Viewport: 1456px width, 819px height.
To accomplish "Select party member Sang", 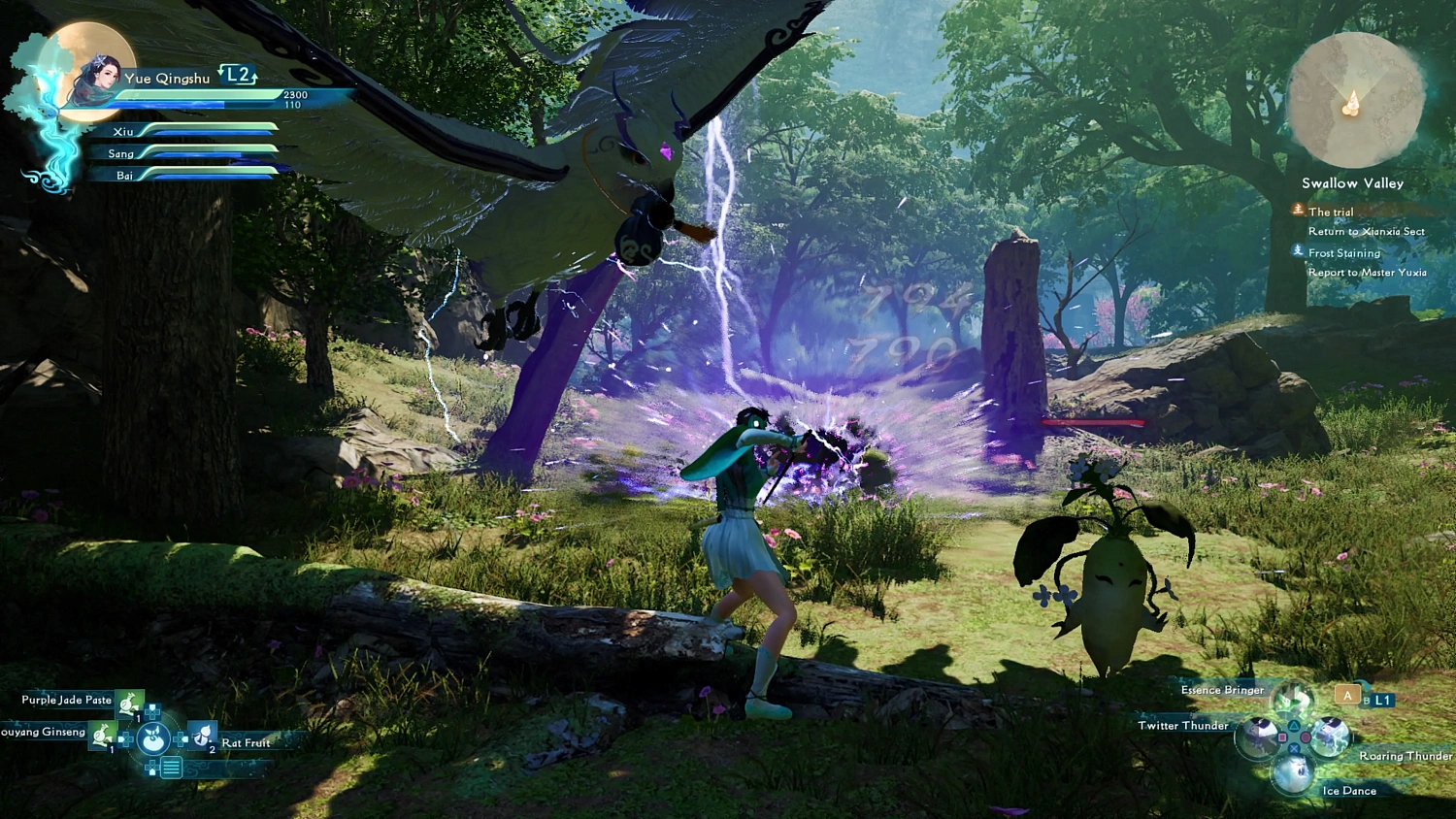I will click(x=121, y=154).
